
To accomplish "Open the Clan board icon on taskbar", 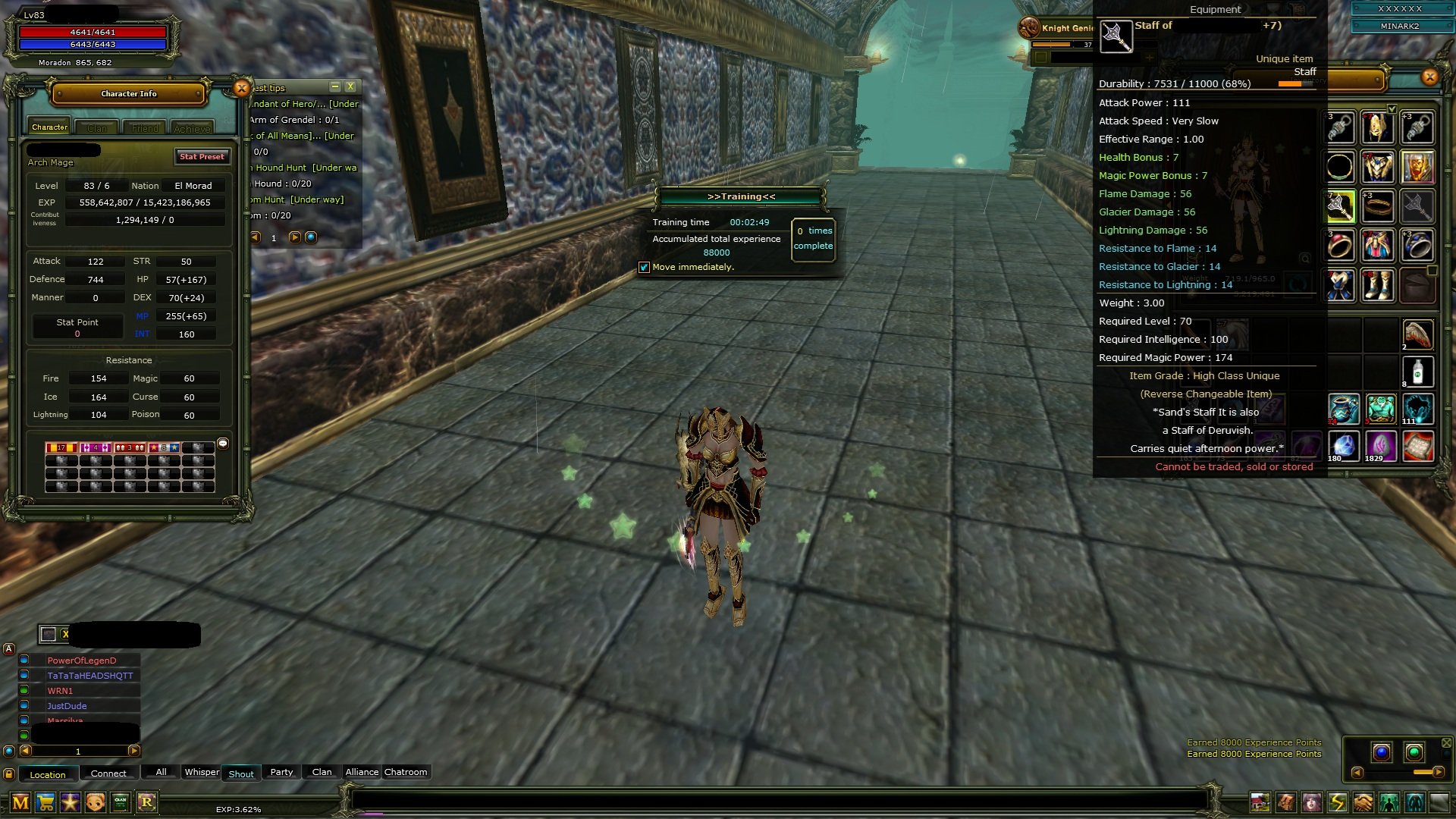I will pos(120,801).
